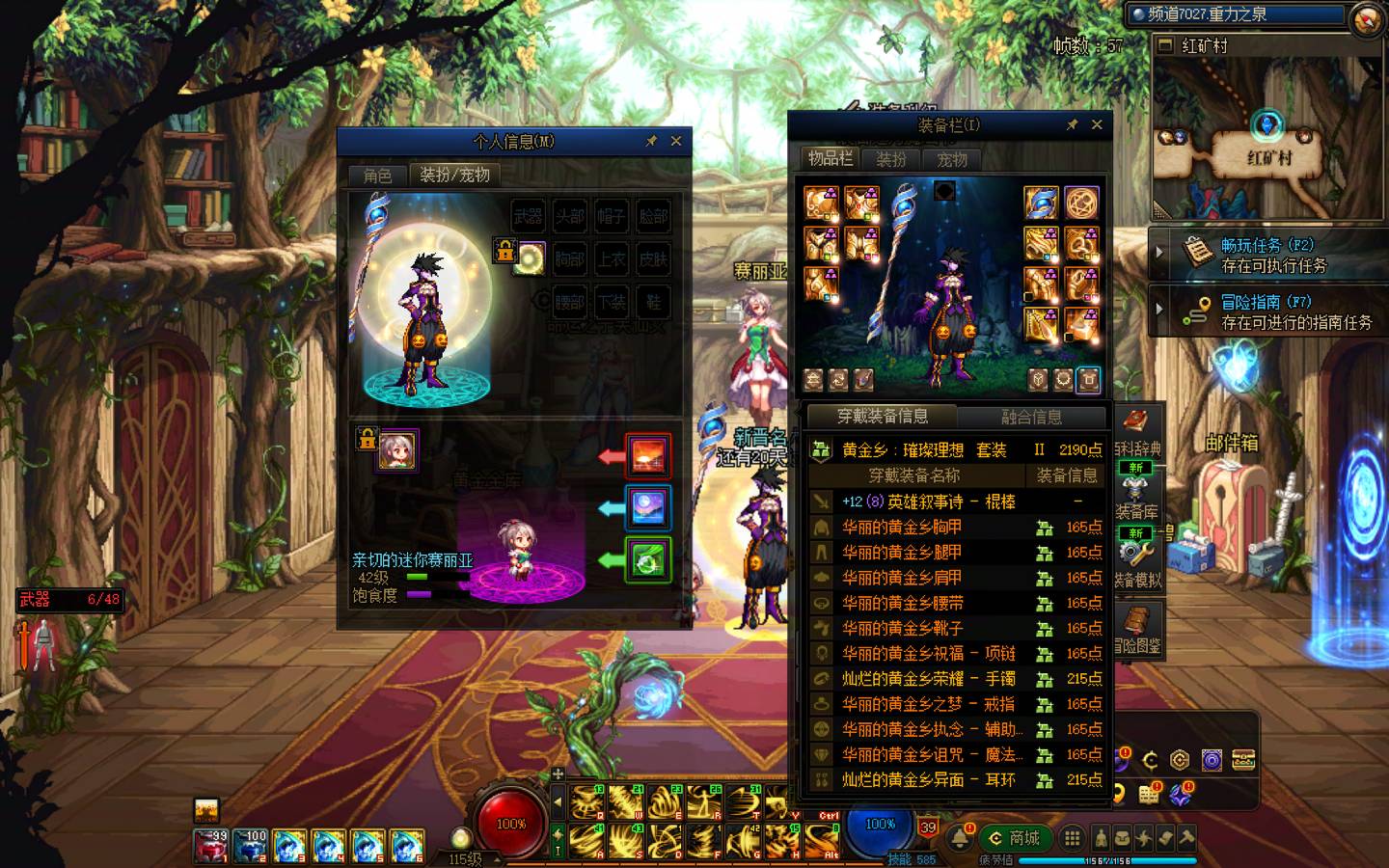Activate the red sunset pet skill icon

point(647,456)
